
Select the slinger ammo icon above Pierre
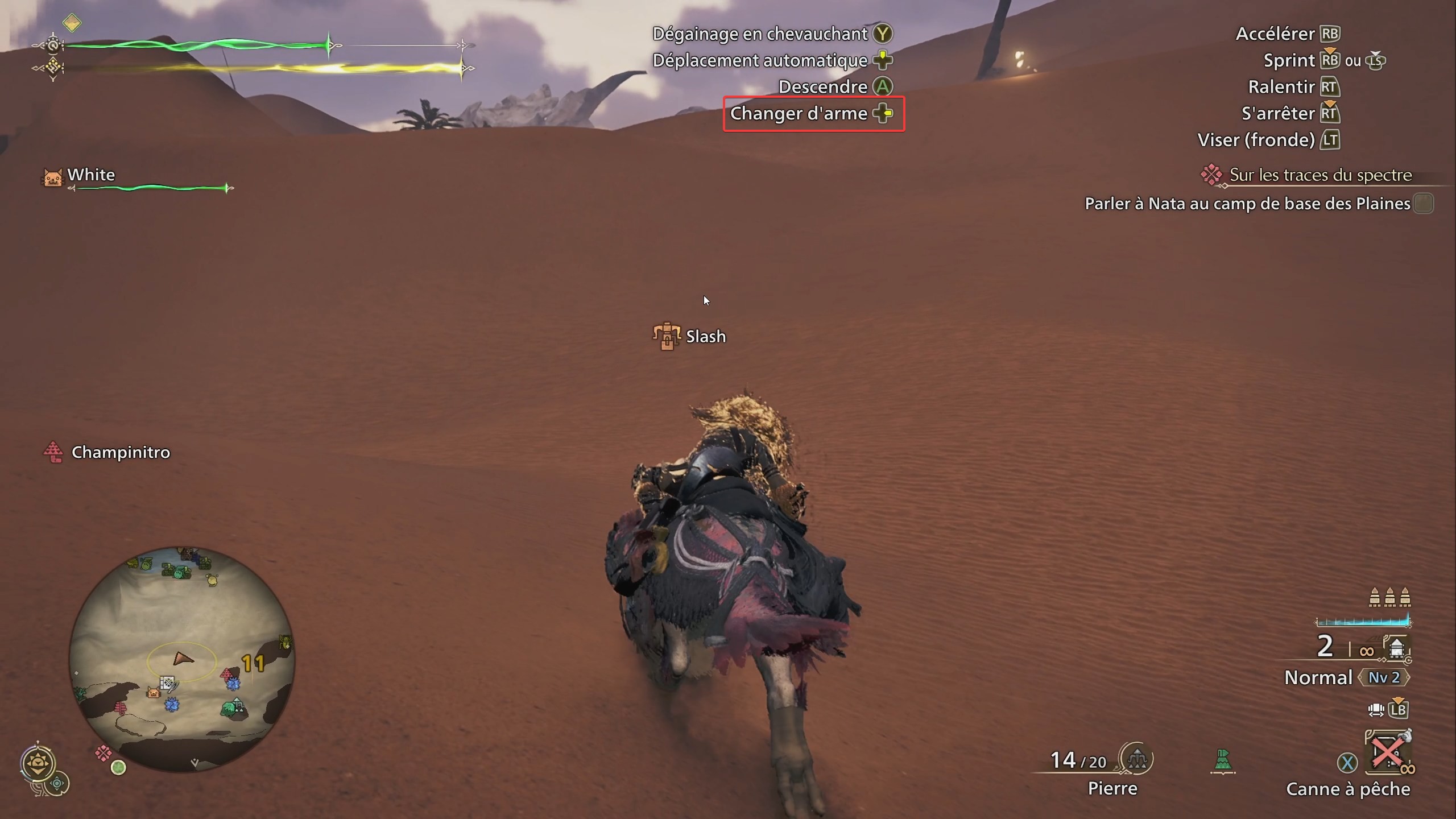[1136, 759]
